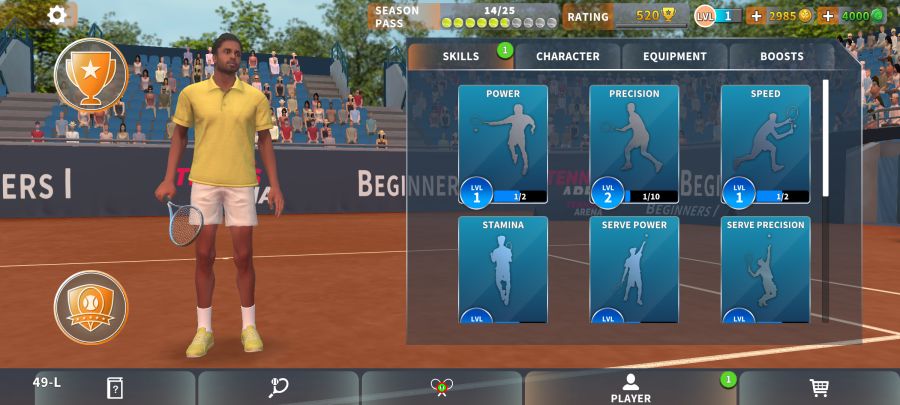This screenshot has width=900, height=405.
Task: Open the Season Pass progress
Action: pos(465,16)
